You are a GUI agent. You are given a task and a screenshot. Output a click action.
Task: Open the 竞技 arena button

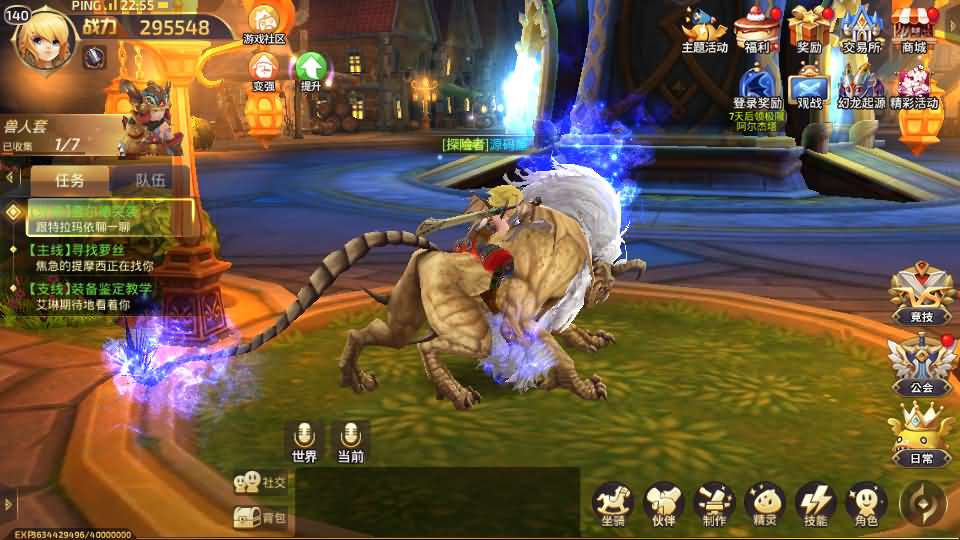pyautogui.click(x=921, y=295)
